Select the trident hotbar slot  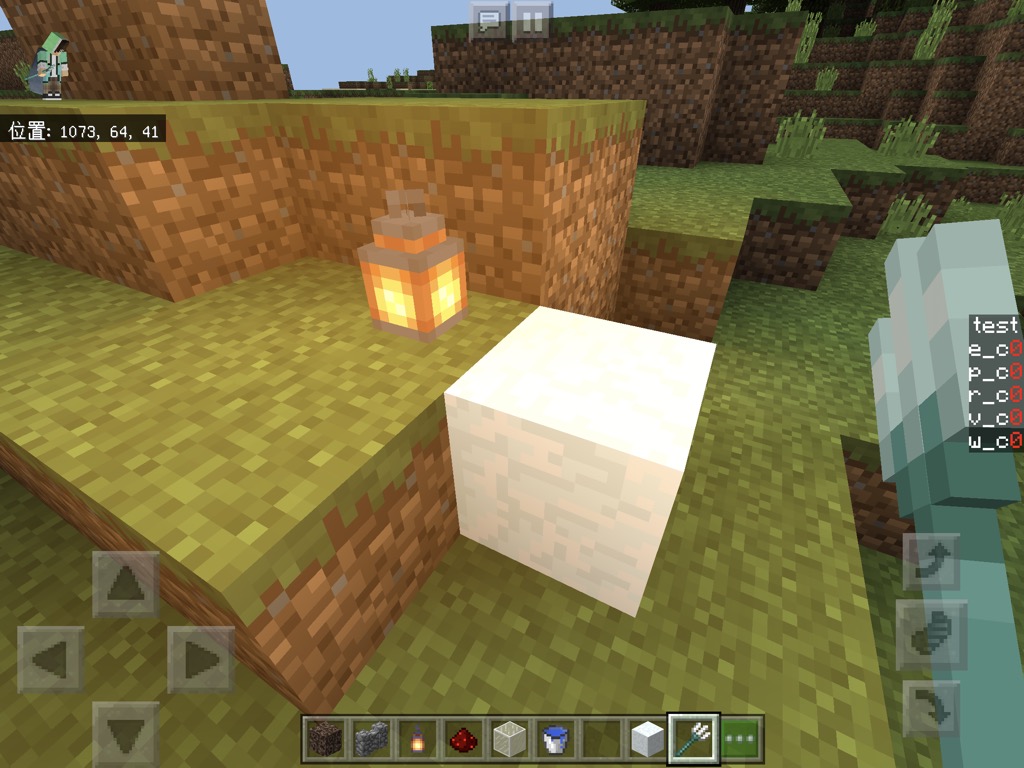pos(693,739)
